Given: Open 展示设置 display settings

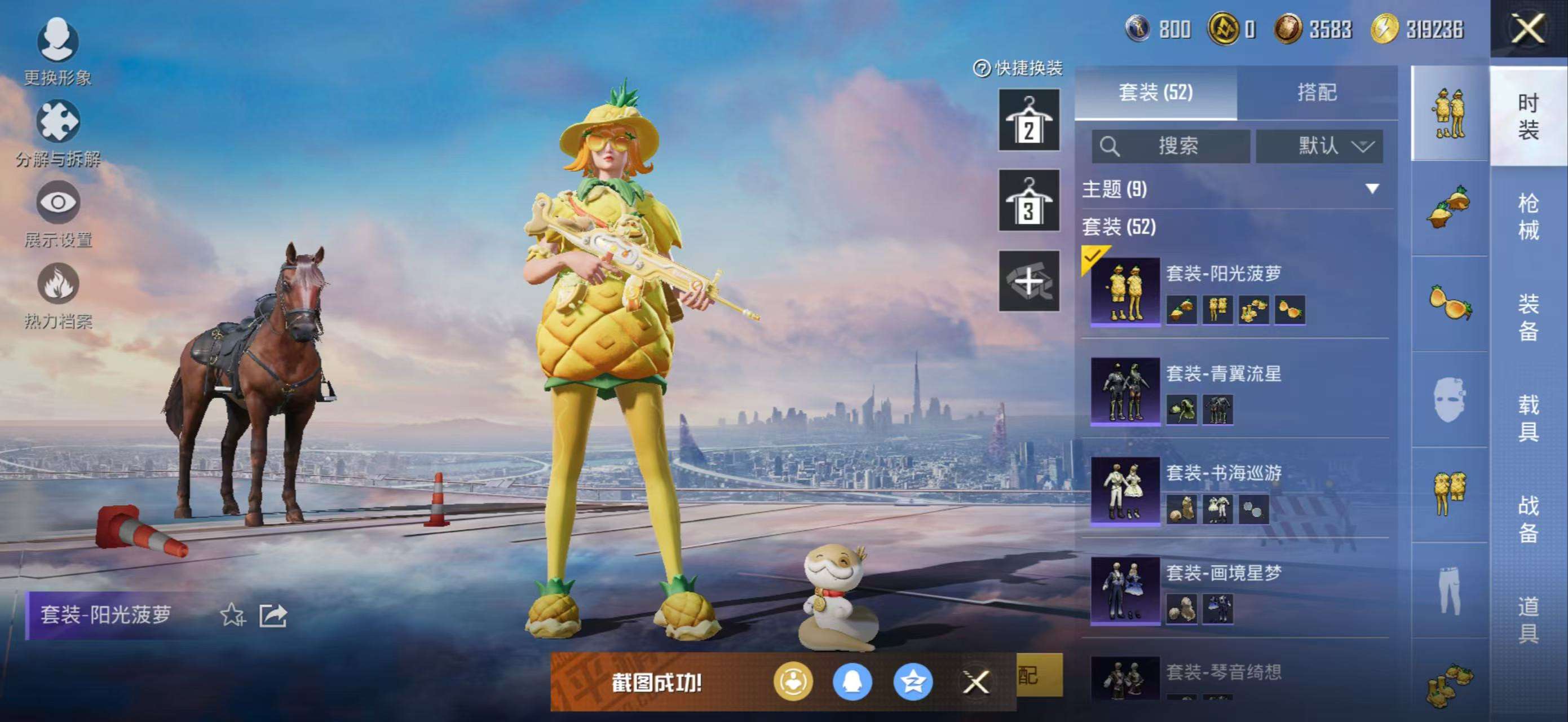Looking at the screenshot, I should tap(58, 213).
